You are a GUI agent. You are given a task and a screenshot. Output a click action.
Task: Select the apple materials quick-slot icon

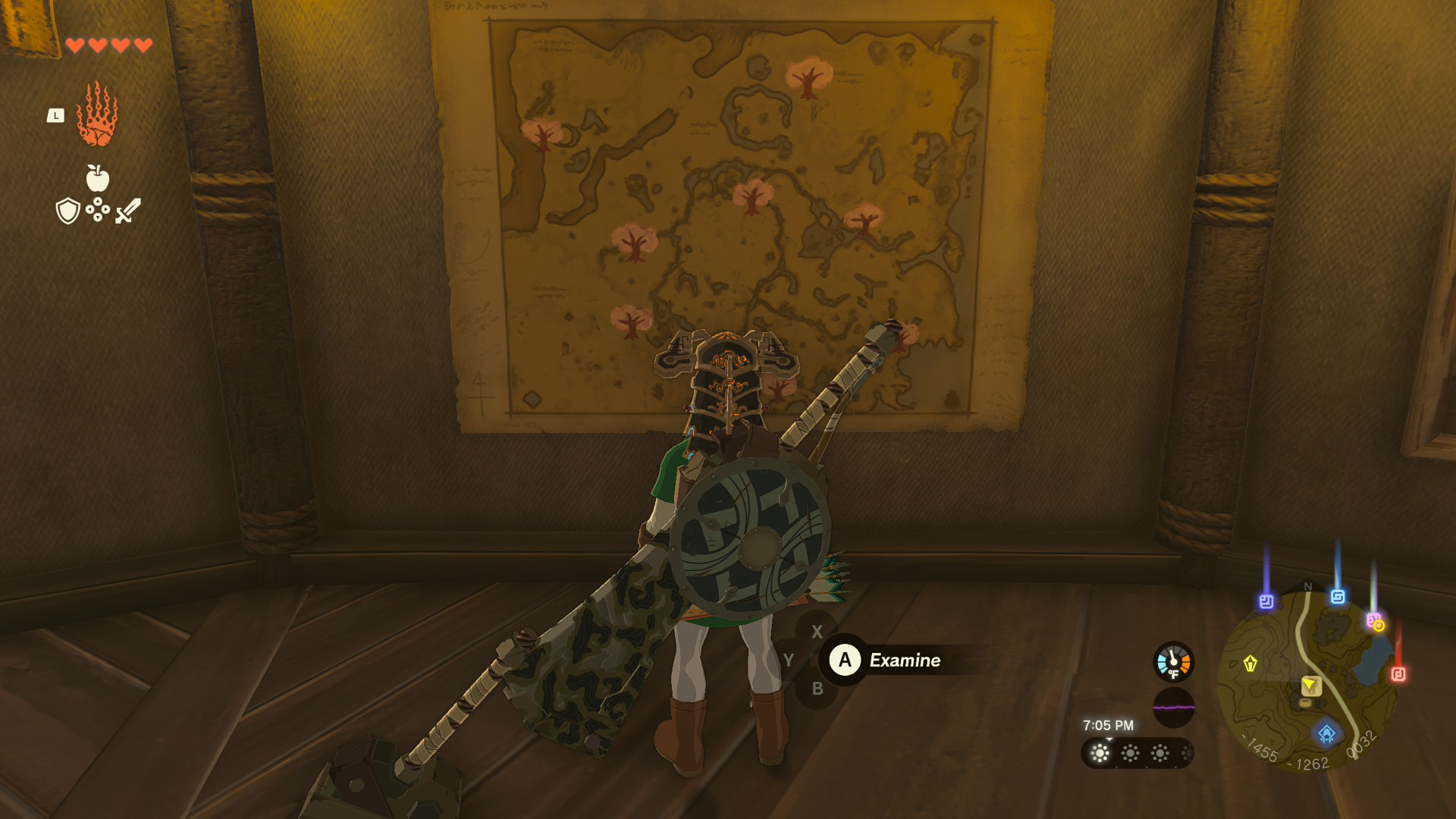(97, 178)
